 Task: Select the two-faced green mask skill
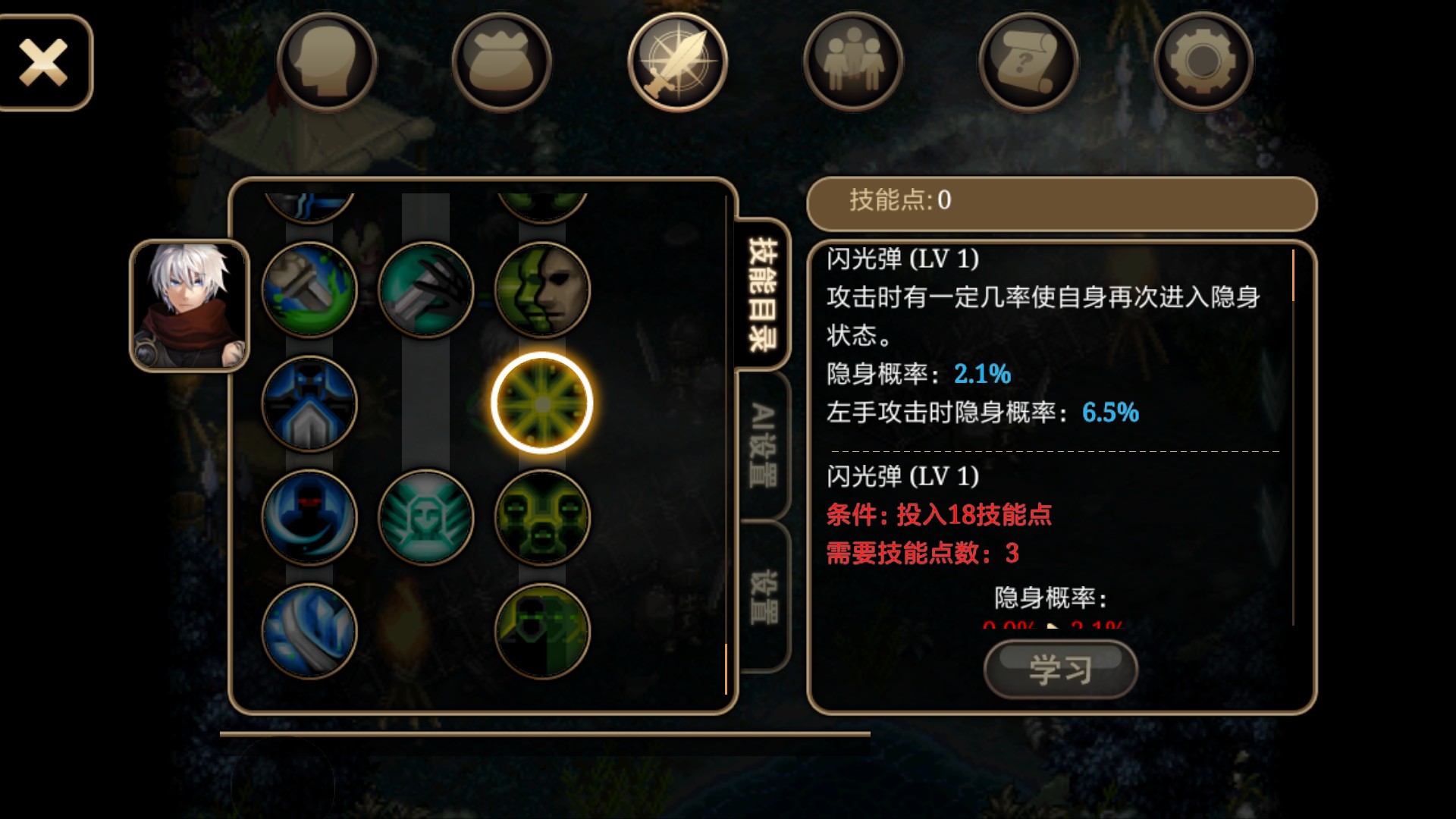pyautogui.click(x=541, y=290)
